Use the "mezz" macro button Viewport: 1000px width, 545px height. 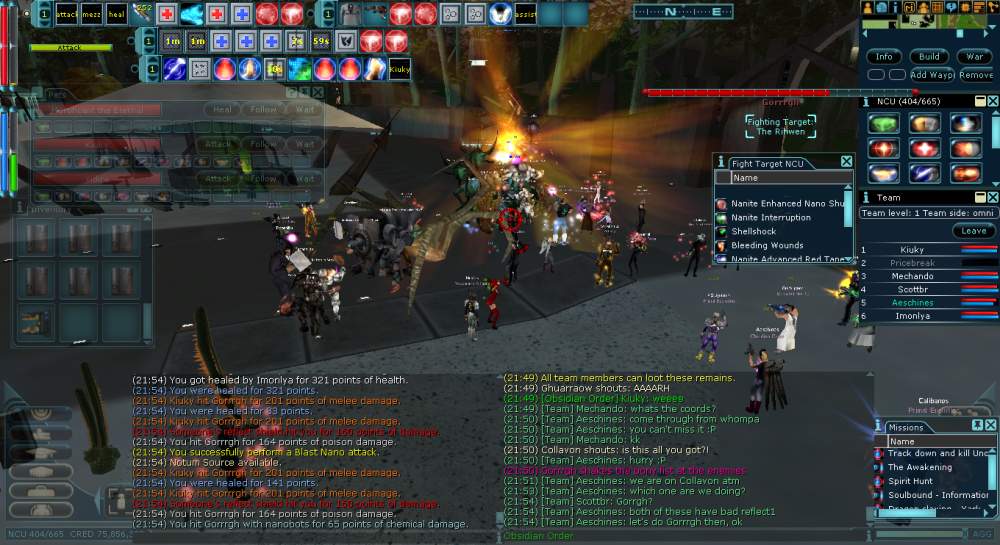tap(91, 14)
